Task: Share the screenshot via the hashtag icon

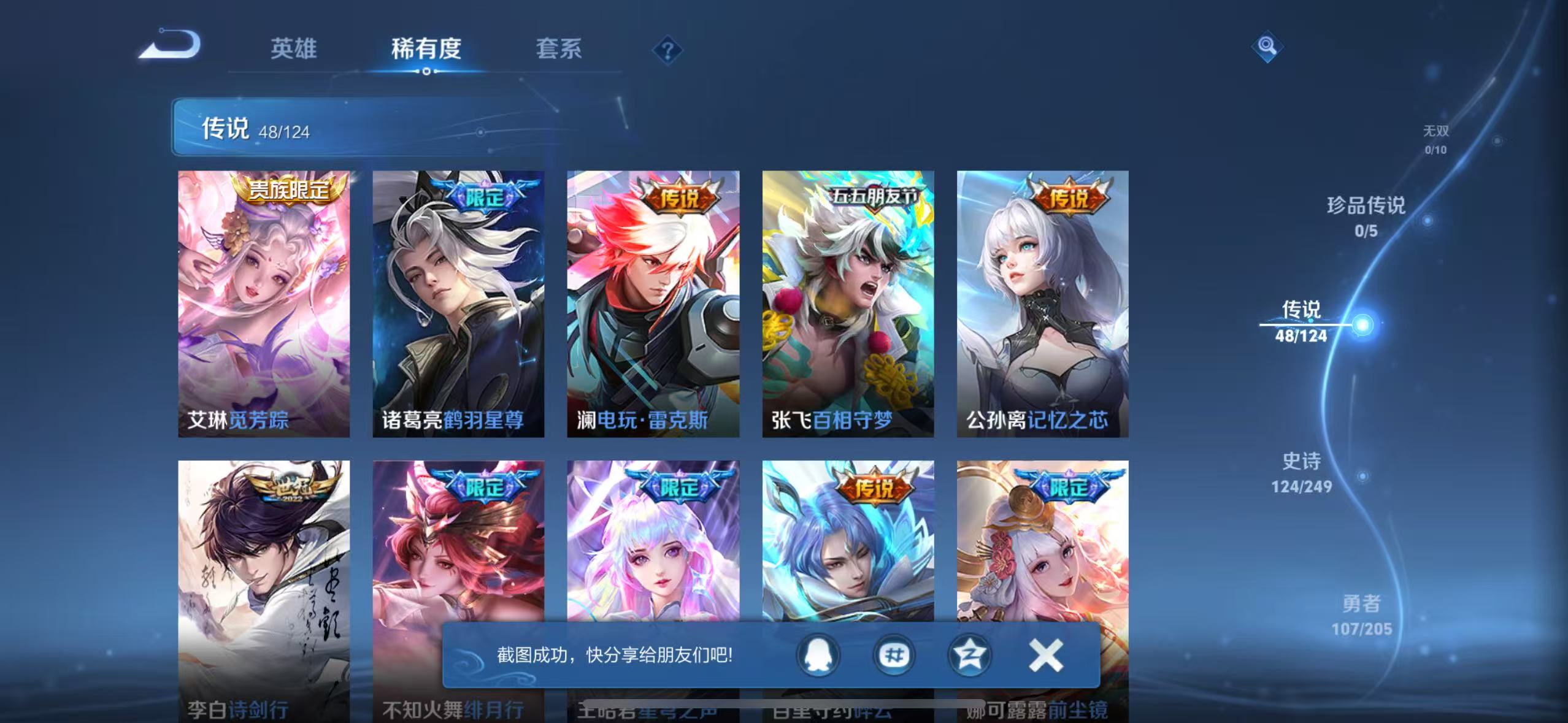Action: (x=894, y=655)
